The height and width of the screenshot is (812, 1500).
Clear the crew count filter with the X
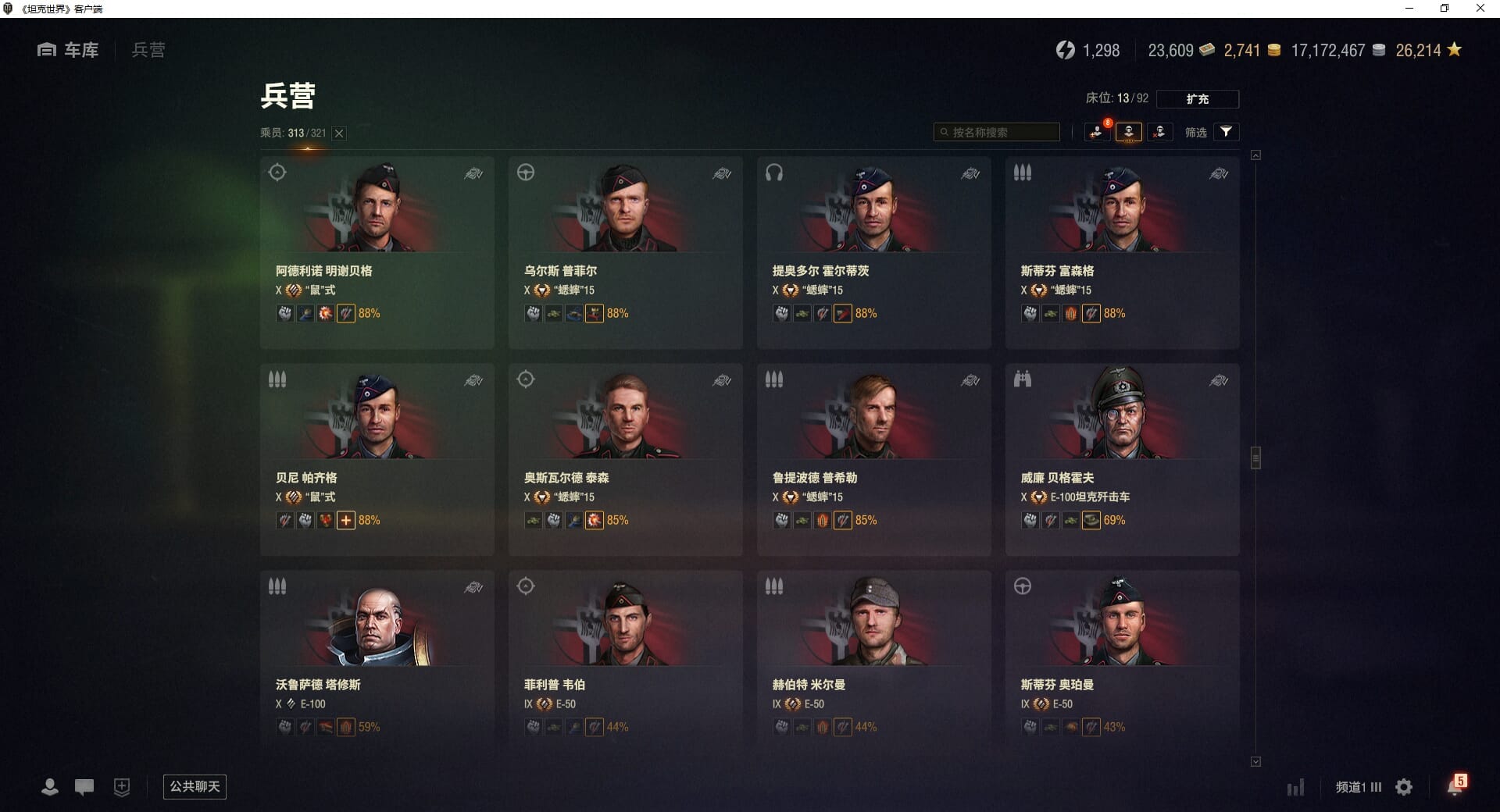click(x=339, y=134)
